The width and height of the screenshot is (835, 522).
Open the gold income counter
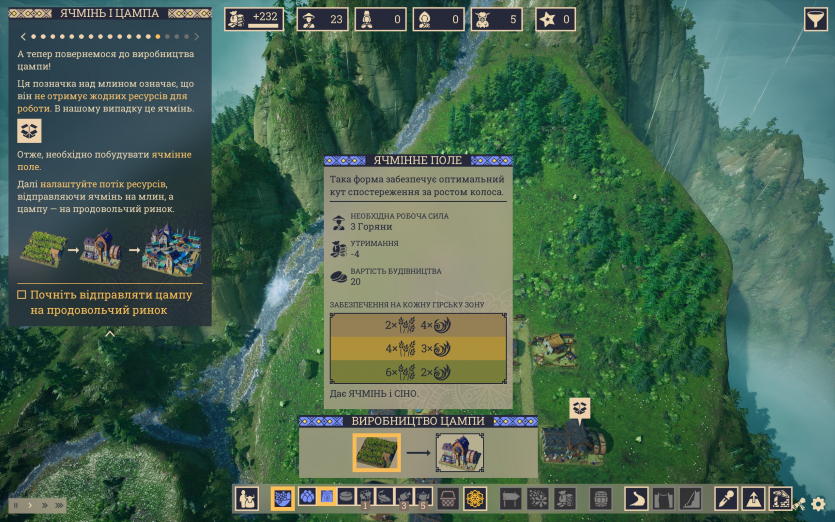(x=254, y=19)
